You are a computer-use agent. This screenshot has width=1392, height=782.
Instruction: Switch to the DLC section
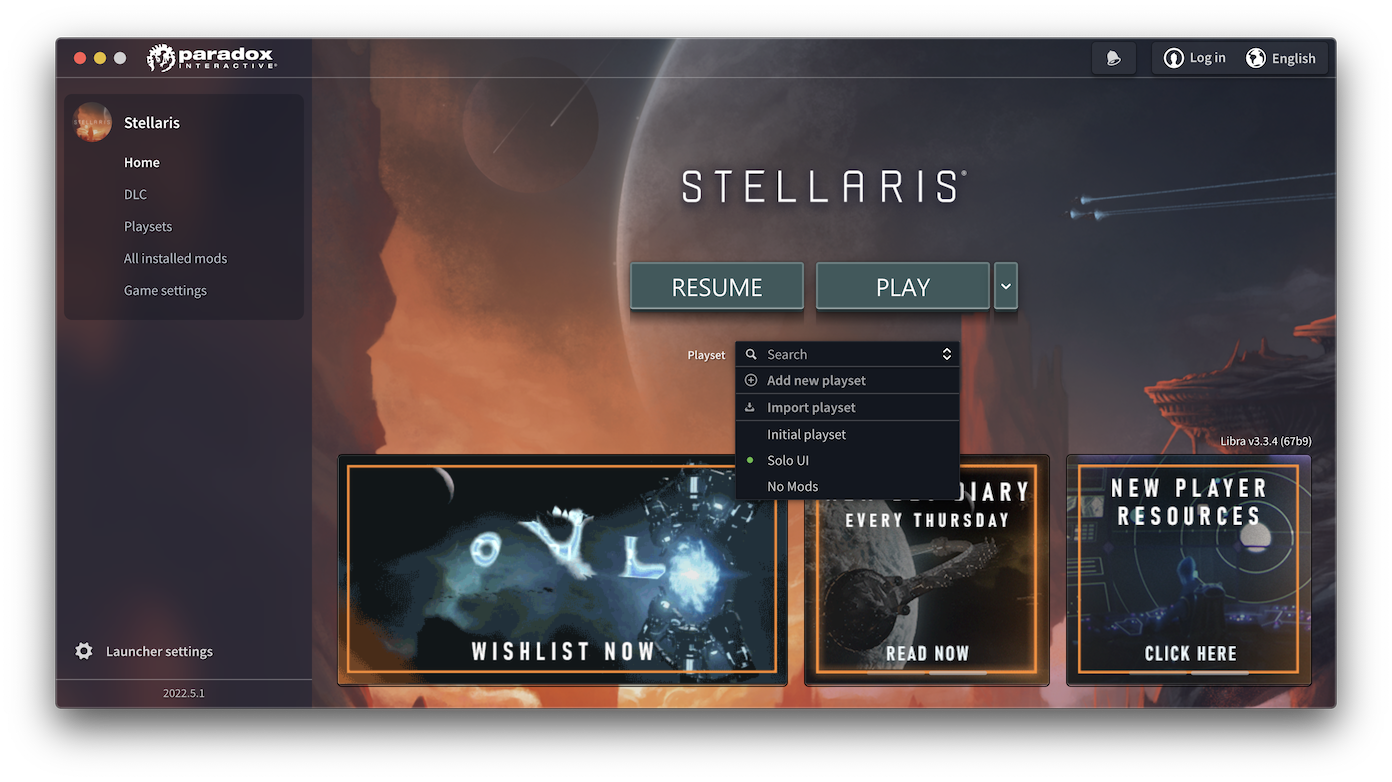[135, 194]
